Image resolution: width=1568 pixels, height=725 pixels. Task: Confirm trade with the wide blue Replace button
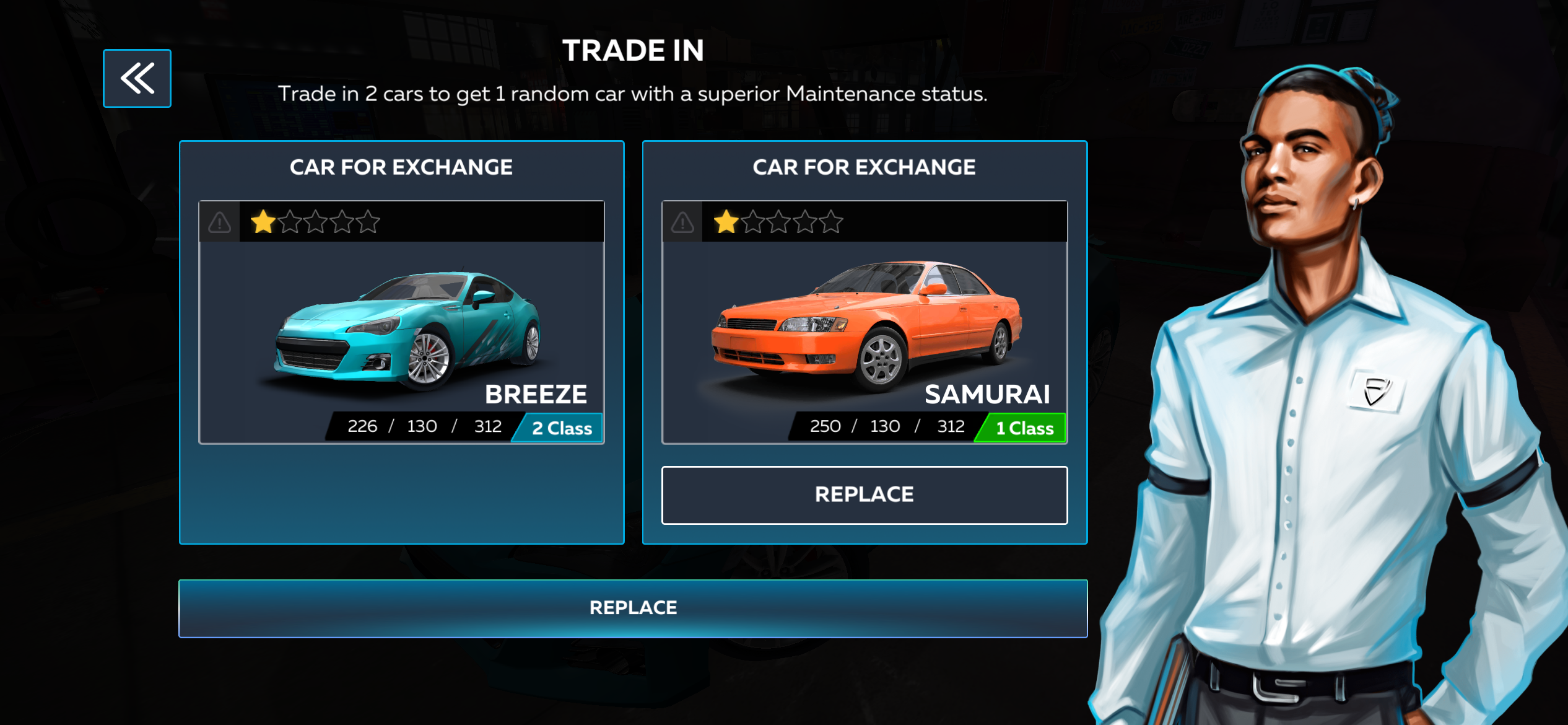633,608
